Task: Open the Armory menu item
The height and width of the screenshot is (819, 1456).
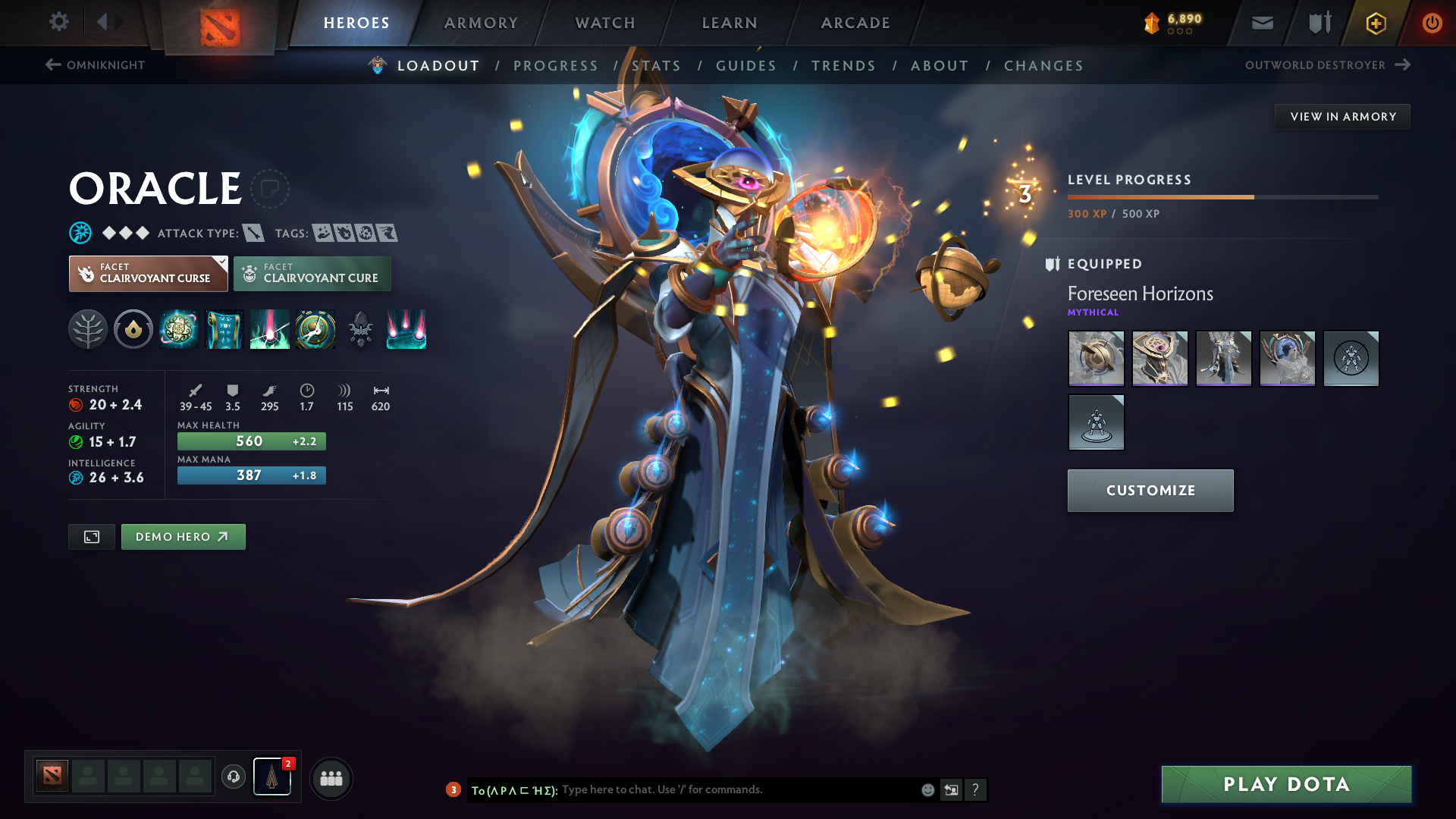Action: click(480, 23)
